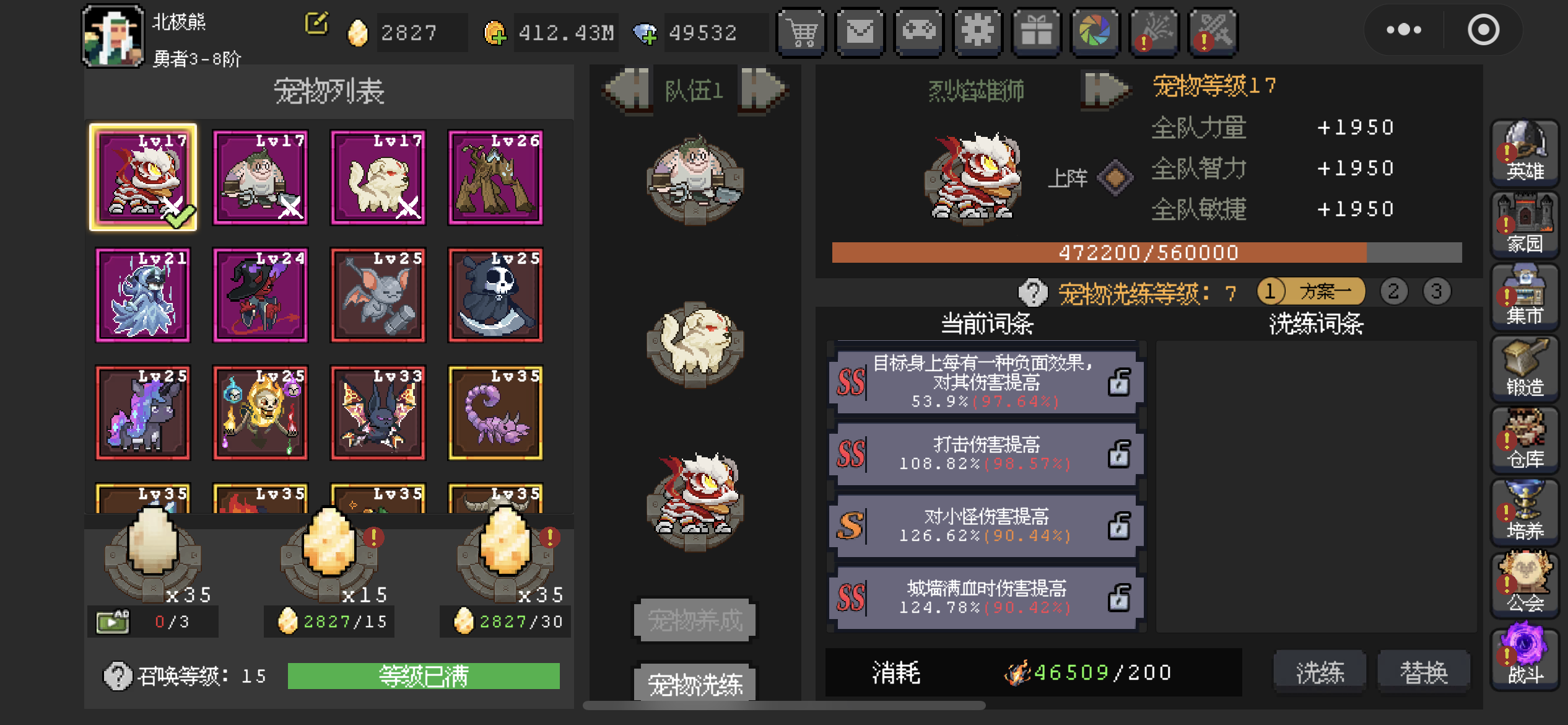
Task: Open the mail inbox icon
Action: tap(860, 32)
